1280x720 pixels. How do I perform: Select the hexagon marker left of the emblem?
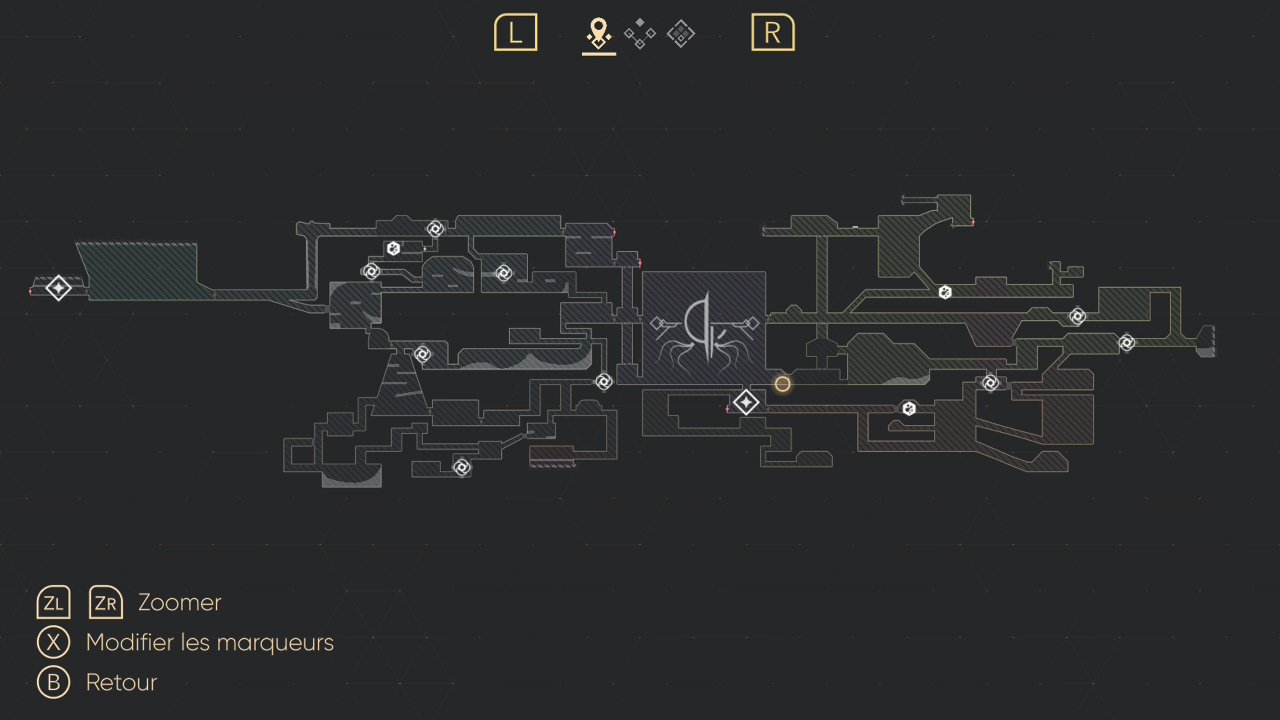[394, 249]
